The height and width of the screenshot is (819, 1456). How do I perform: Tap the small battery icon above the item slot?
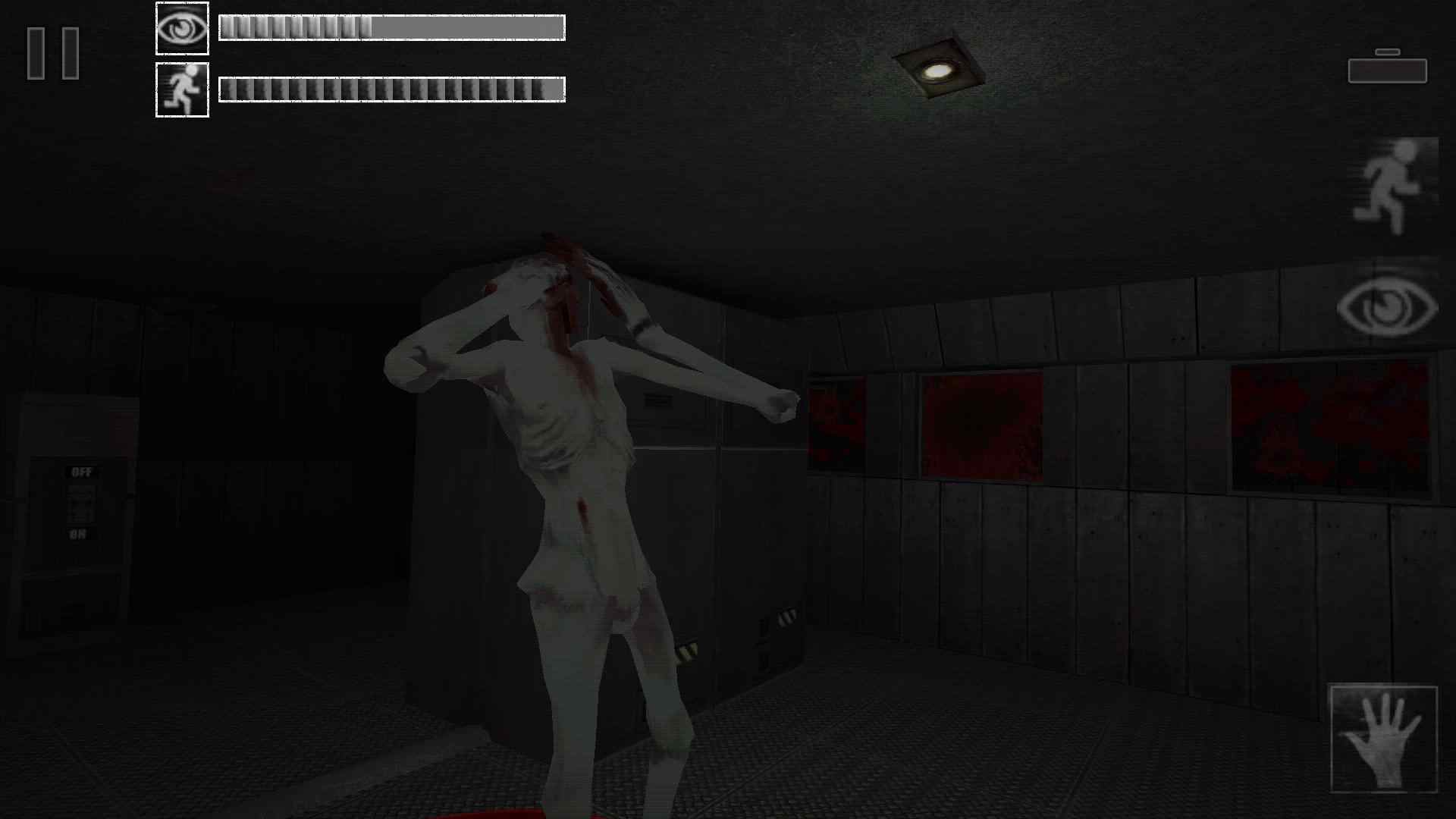[x=1388, y=52]
